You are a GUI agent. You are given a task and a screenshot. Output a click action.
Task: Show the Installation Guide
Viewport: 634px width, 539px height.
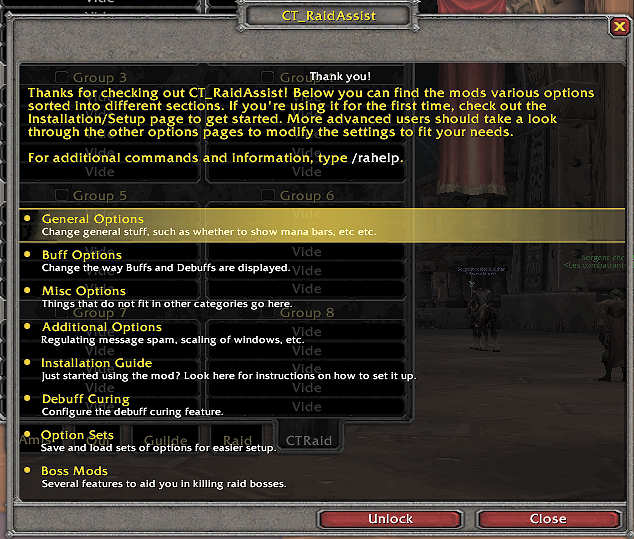tap(97, 363)
